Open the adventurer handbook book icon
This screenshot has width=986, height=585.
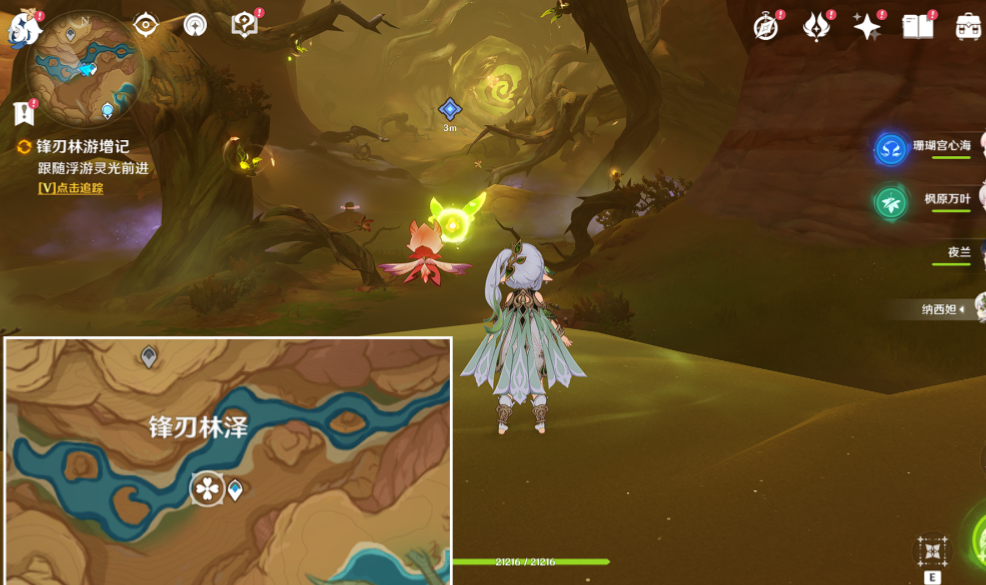tap(917, 27)
